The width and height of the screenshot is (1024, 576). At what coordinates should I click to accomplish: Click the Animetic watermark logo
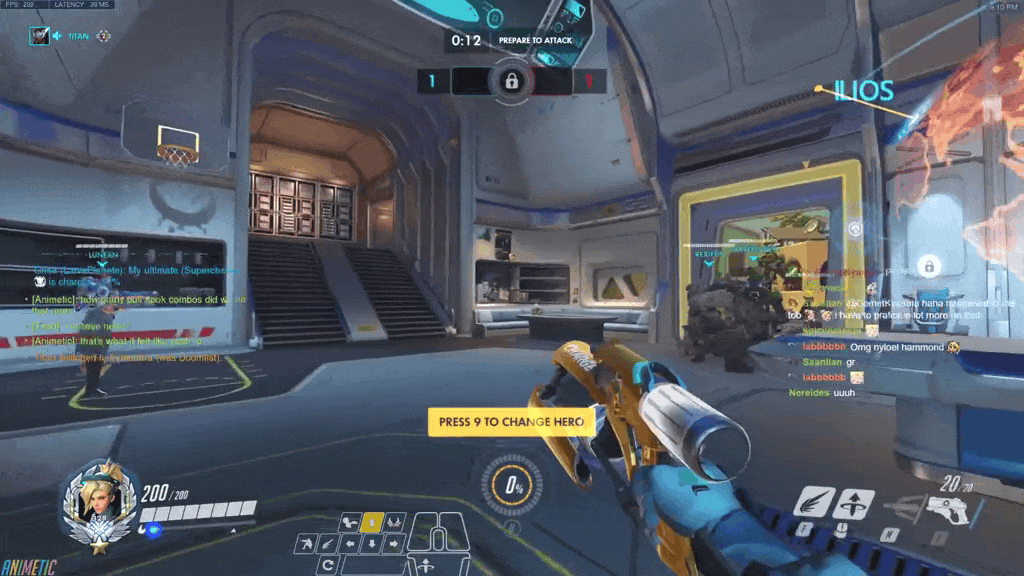(28, 567)
